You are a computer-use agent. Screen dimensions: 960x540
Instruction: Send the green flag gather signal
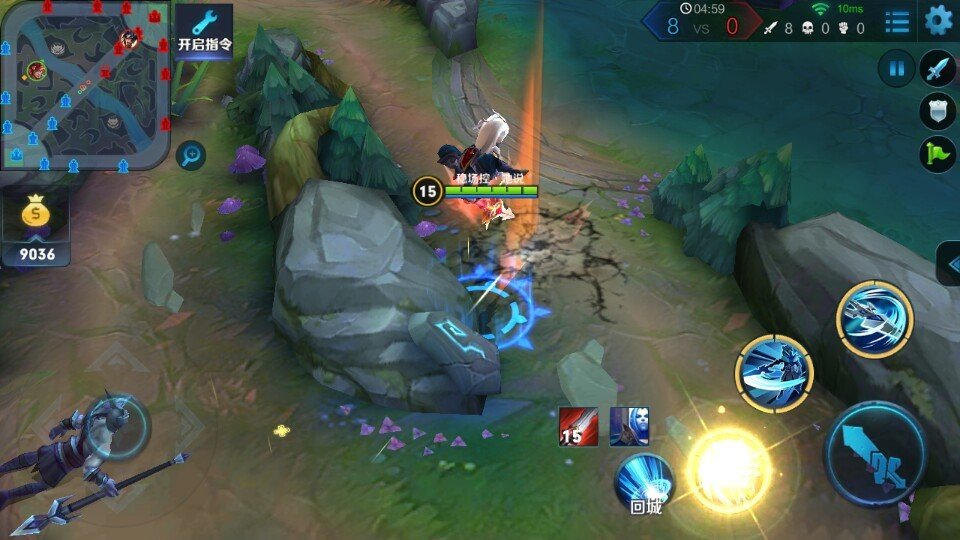(937, 154)
